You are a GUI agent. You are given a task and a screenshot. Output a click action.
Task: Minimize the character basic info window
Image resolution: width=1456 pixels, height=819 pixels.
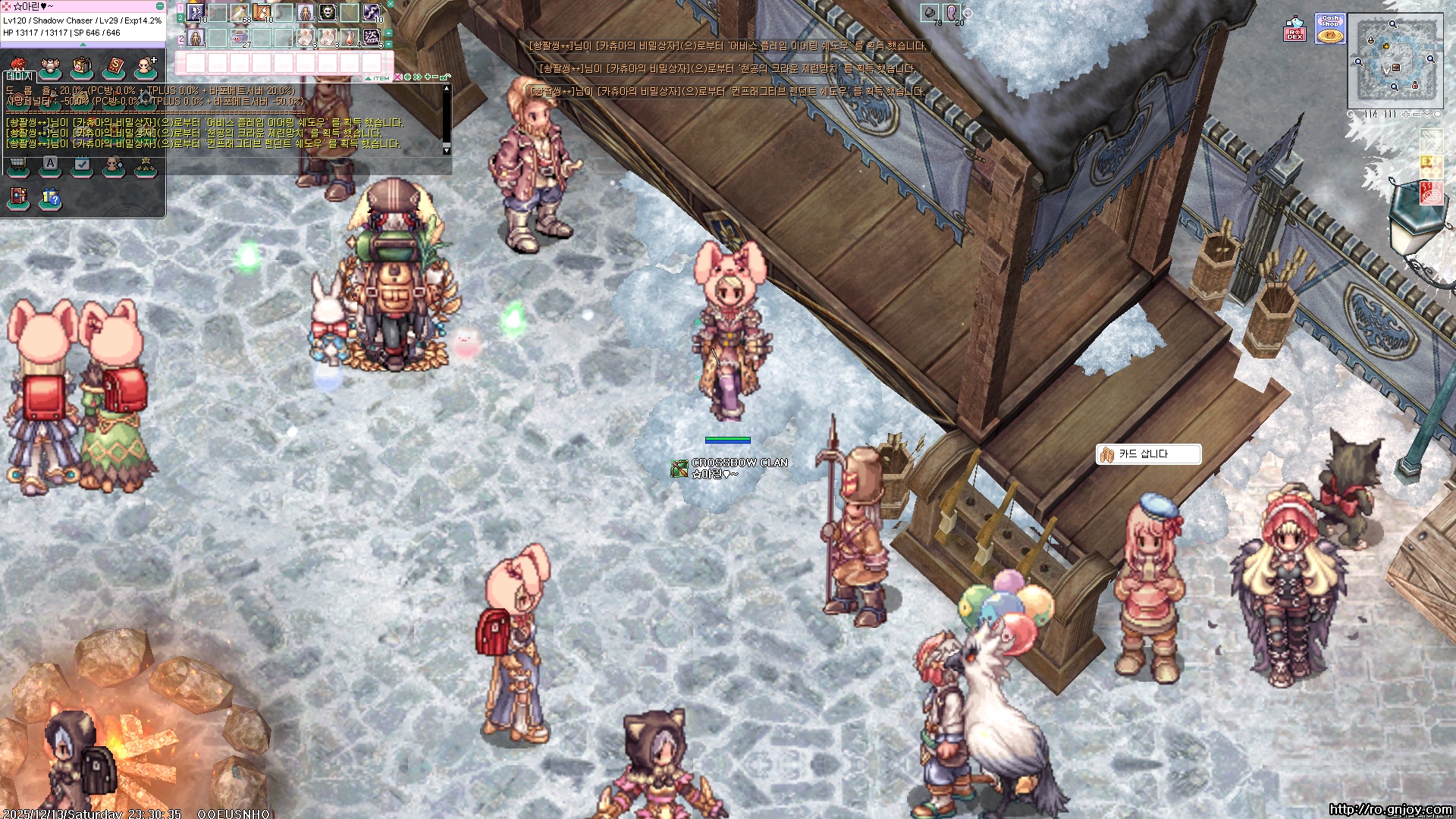pyautogui.click(x=160, y=6)
